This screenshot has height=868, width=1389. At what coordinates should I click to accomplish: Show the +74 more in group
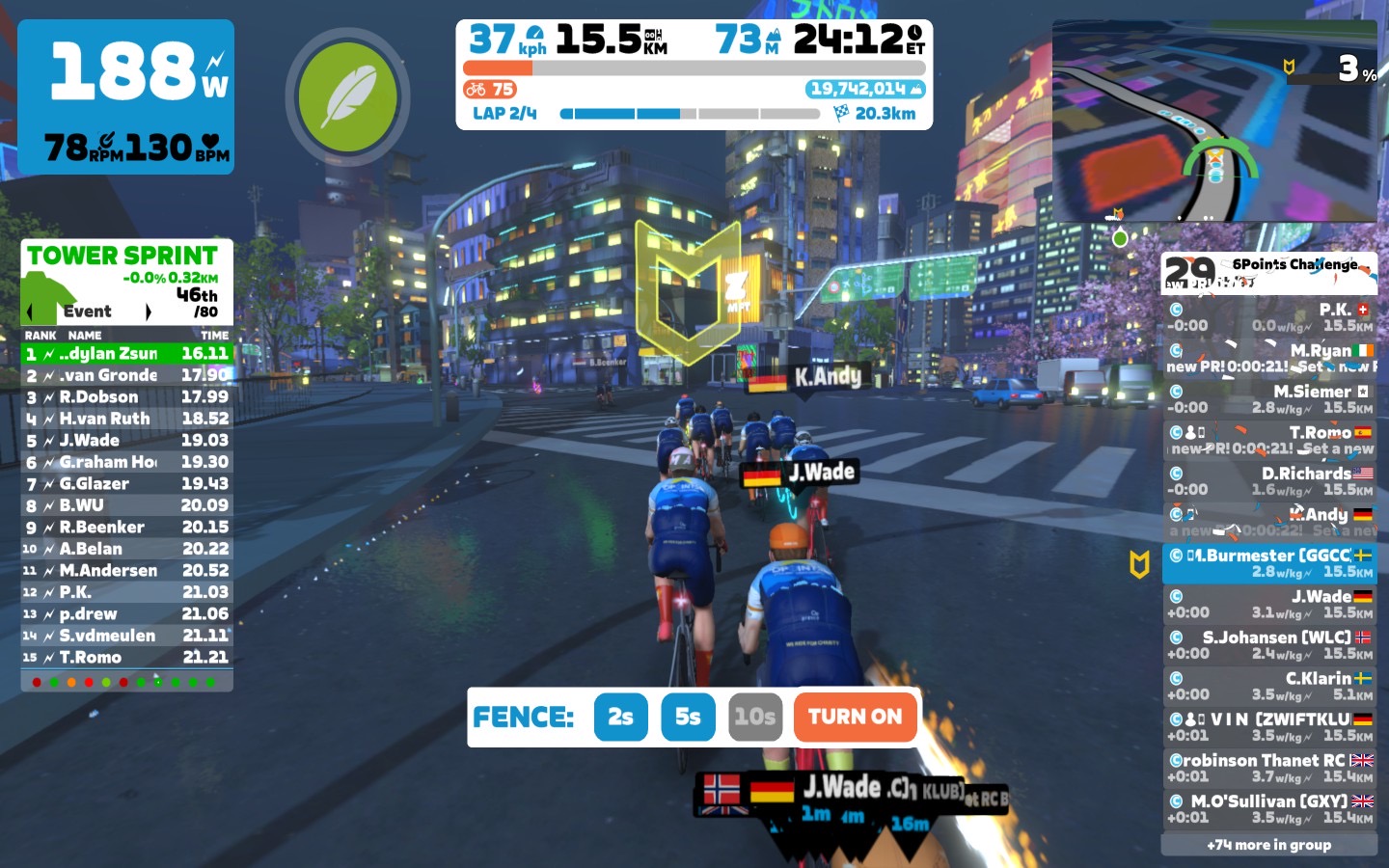pos(1268,845)
